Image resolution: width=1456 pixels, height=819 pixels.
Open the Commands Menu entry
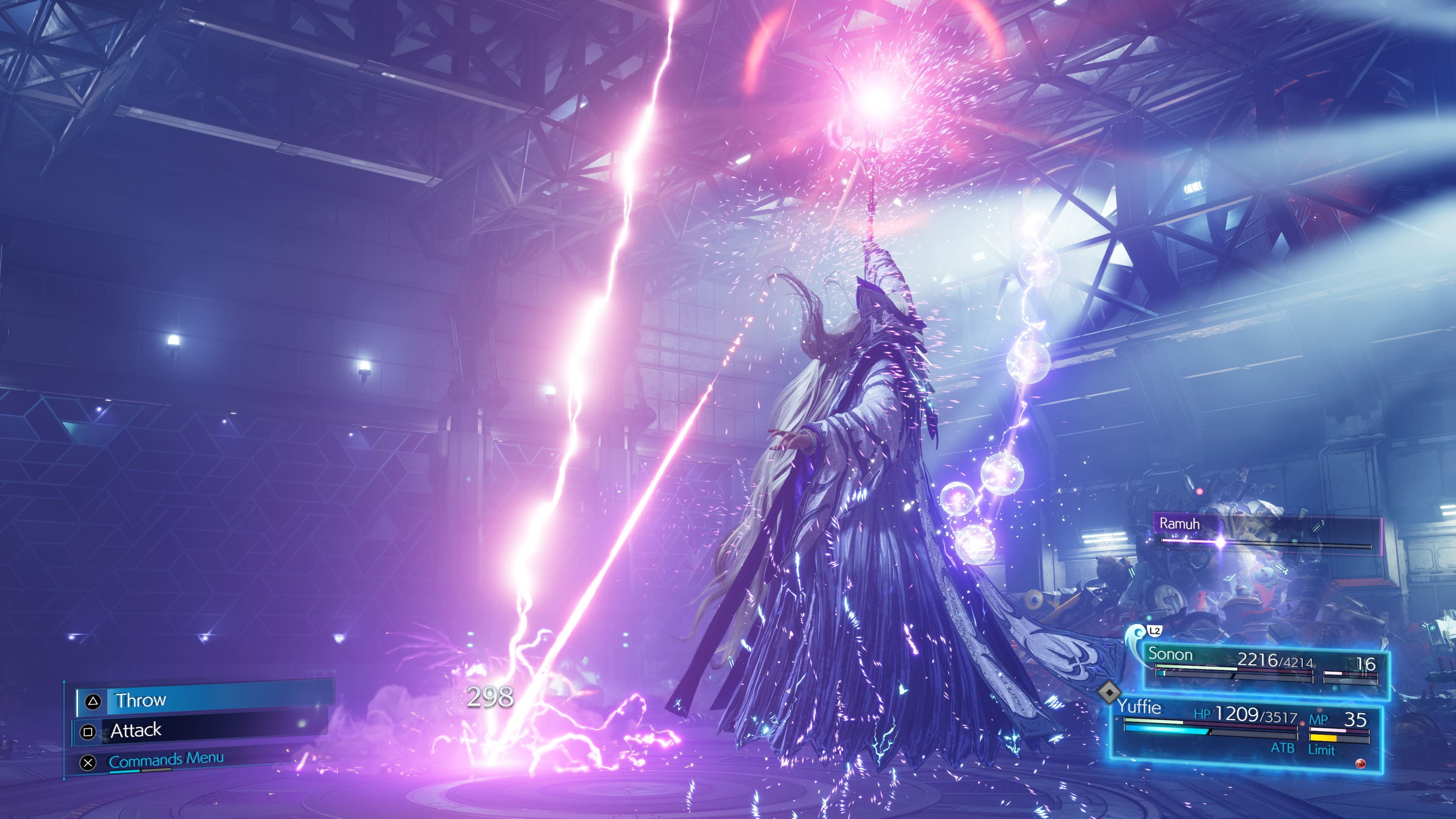[x=166, y=760]
